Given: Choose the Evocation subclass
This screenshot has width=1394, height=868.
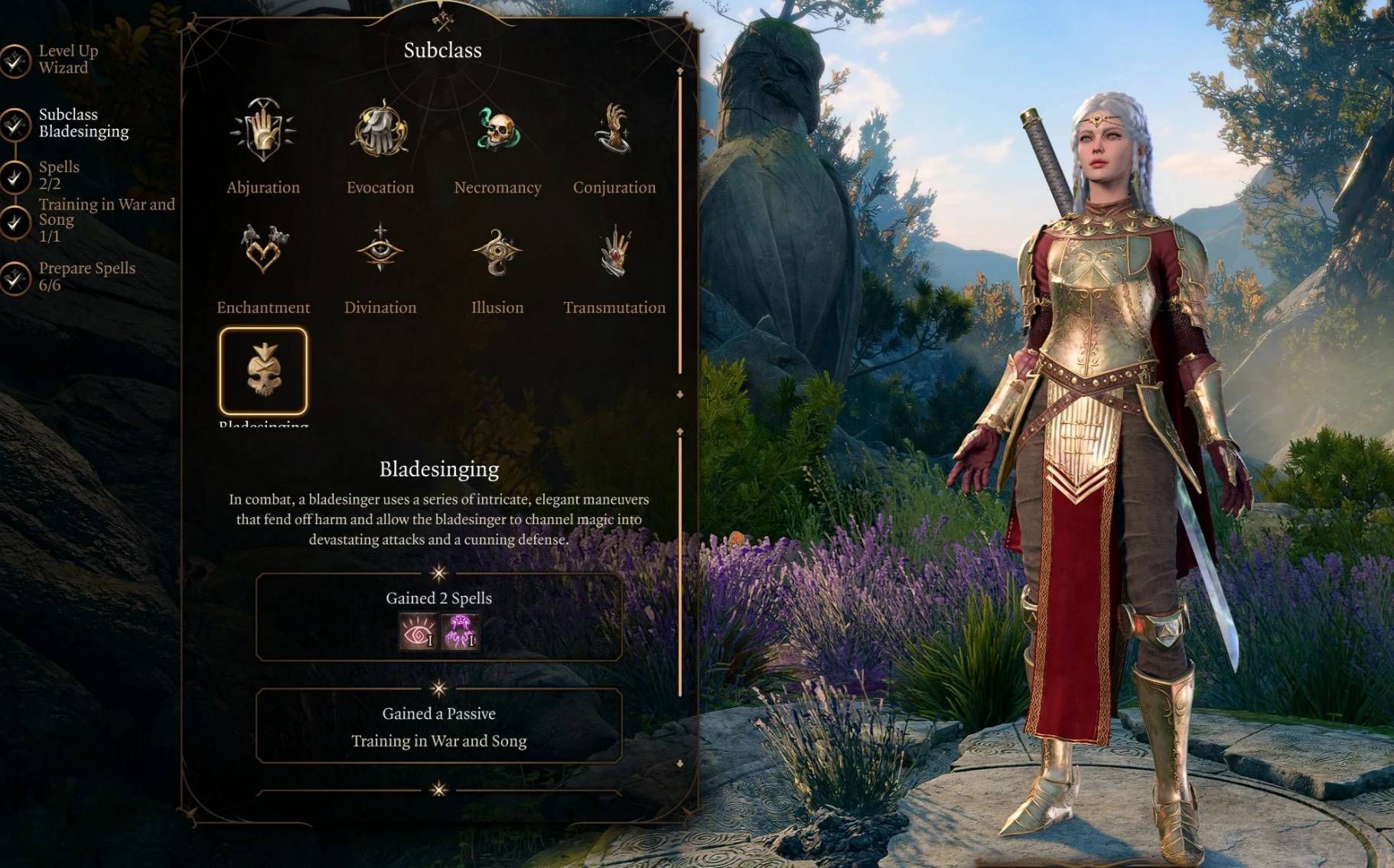Looking at the screenshot, I should pyautogui.click(x=380, y=131).
